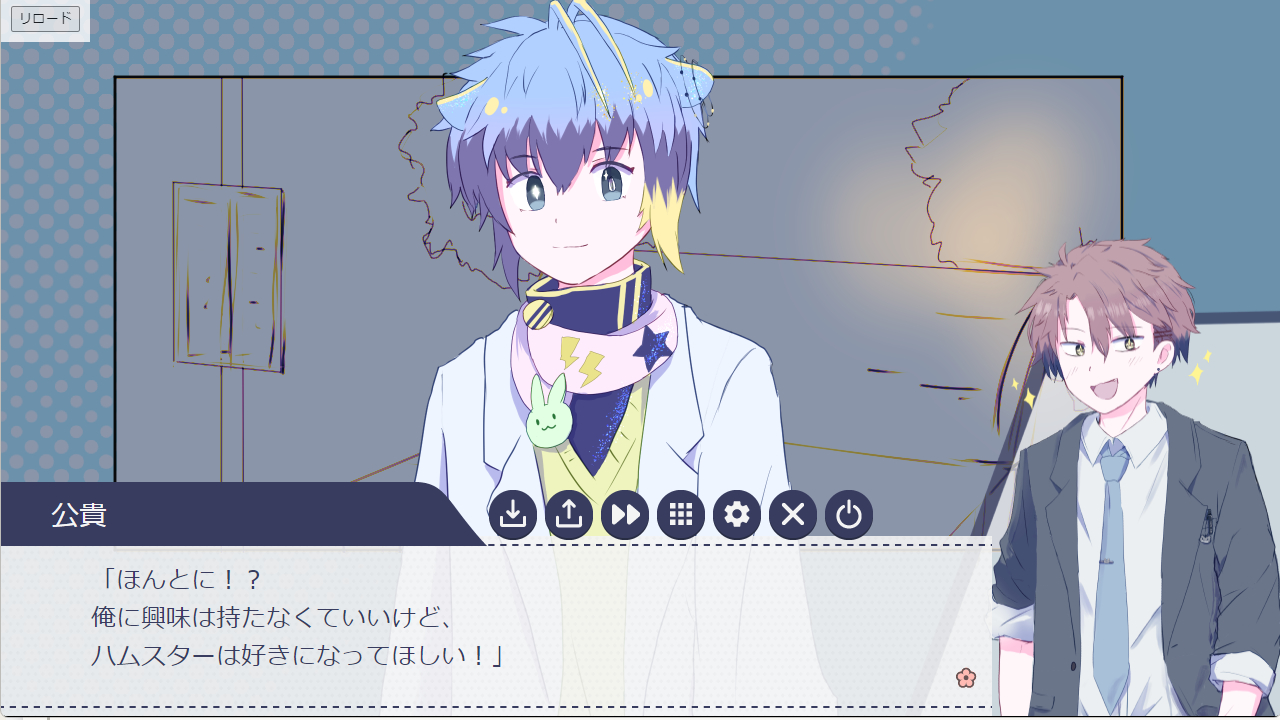The image size is (1280, 720).
Task: Advance dialogue via the flower indicator
Action: 965,678
